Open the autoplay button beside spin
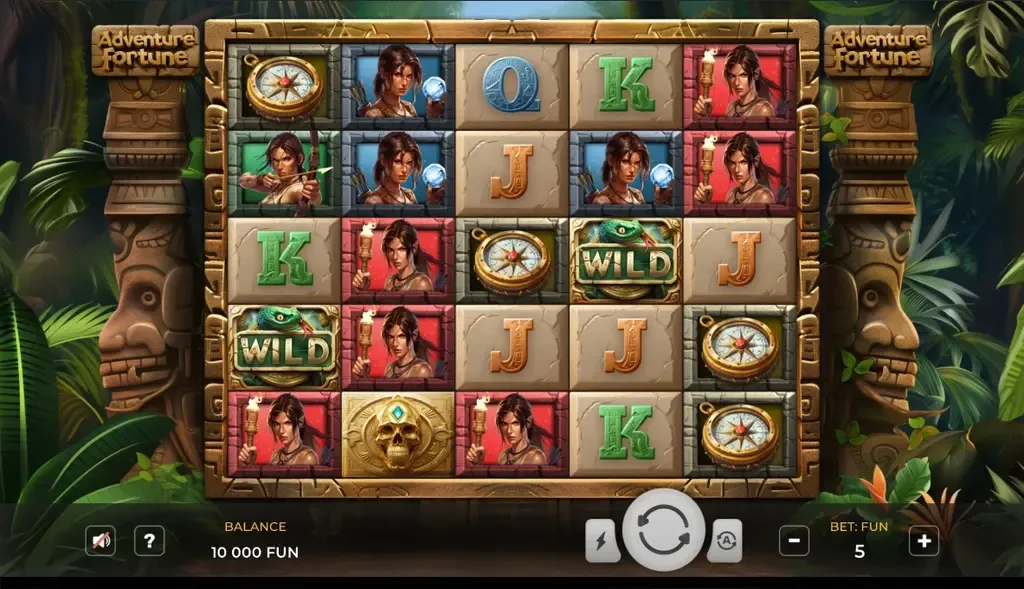 tap(724, 541)
